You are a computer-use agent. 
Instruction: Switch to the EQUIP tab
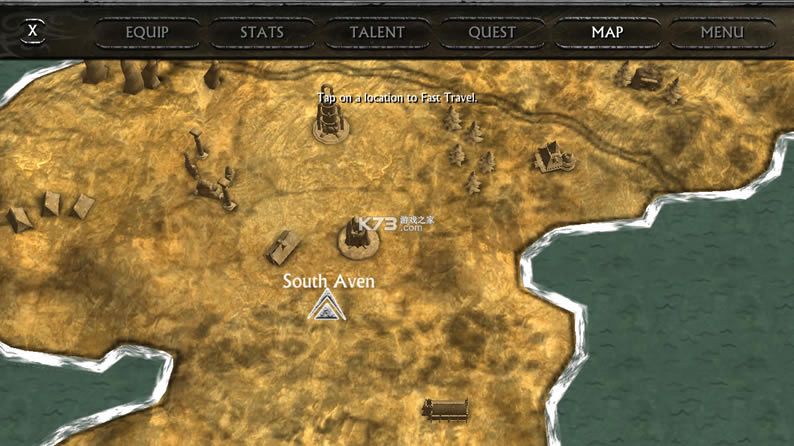[x=147, y=32]
